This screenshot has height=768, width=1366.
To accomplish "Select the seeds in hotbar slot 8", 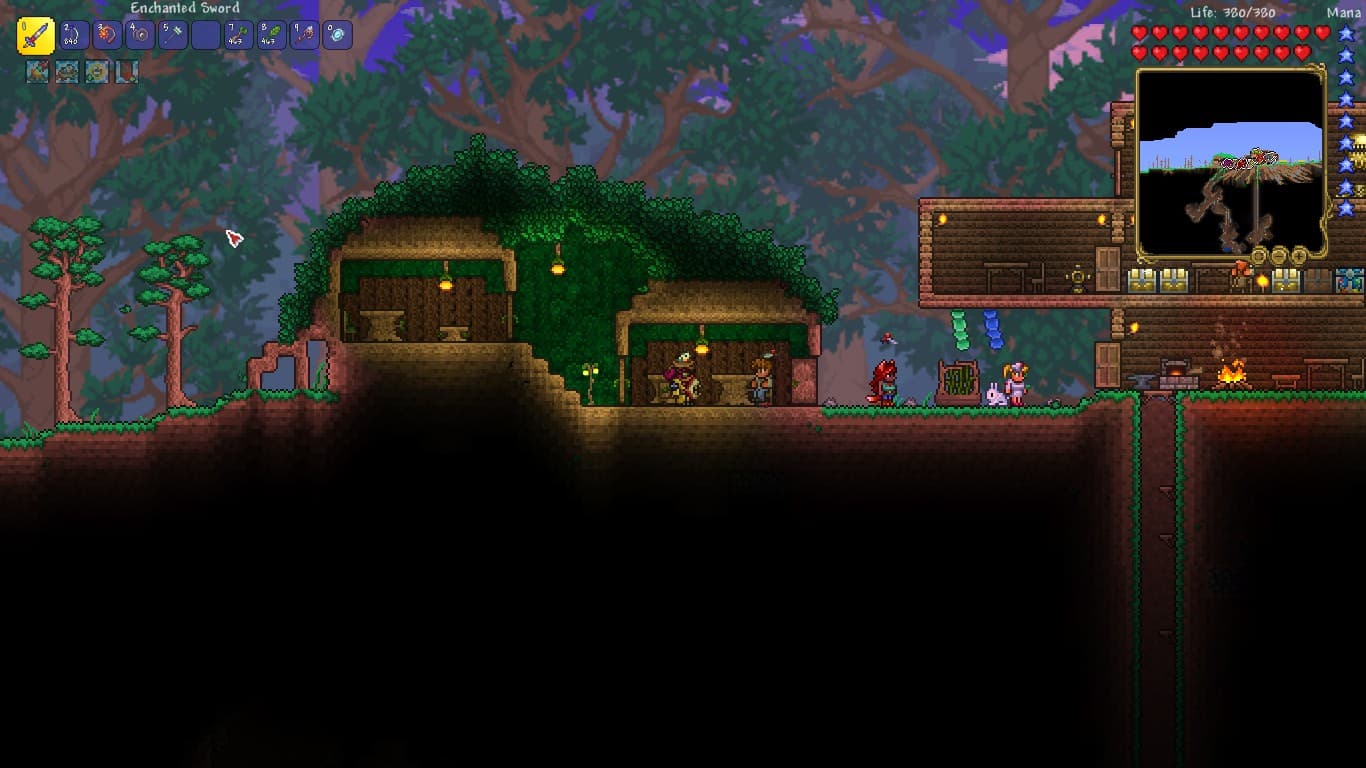I will pyautogui.click(x=270, y=34).
